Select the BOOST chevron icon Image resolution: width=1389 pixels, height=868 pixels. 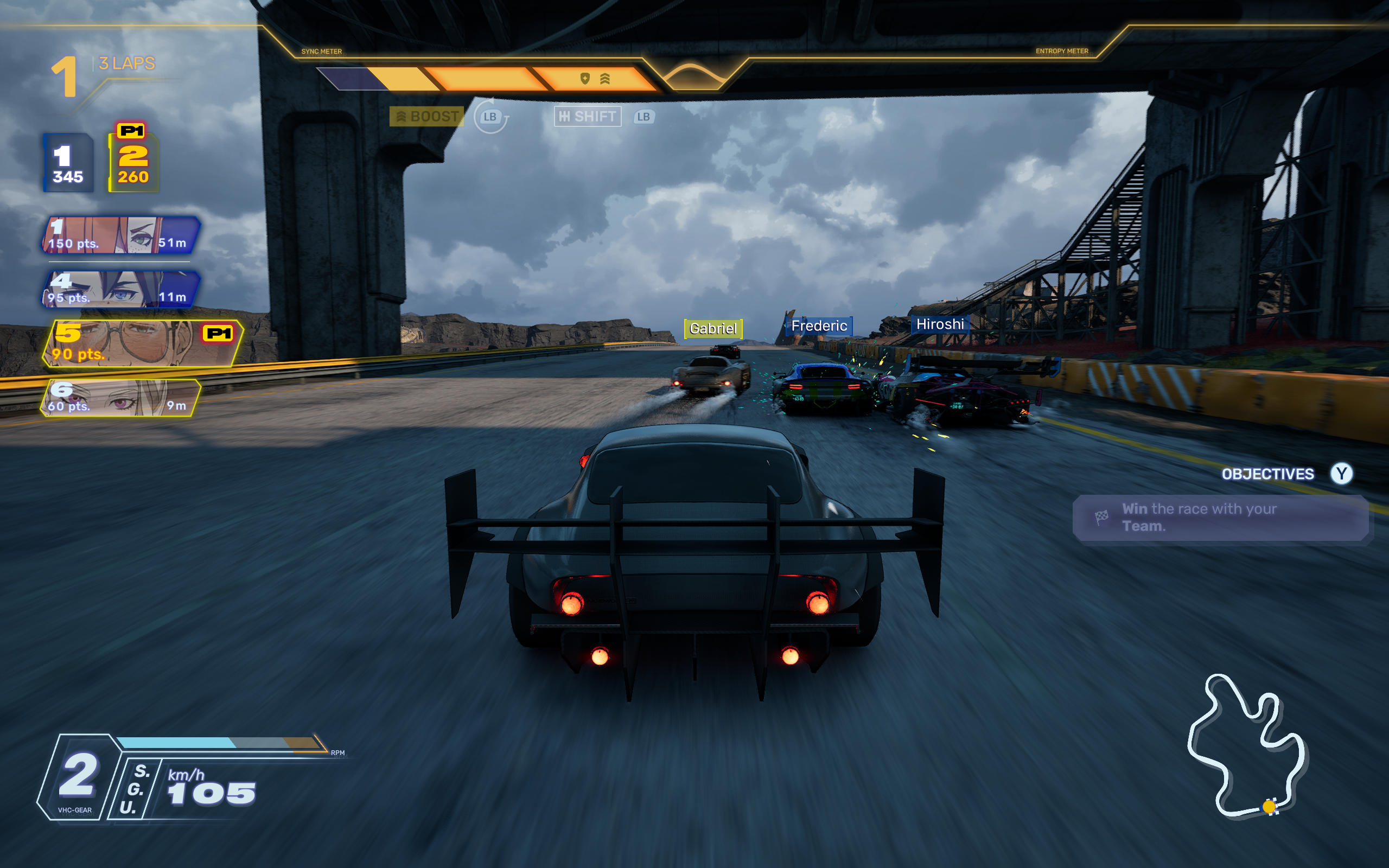(x=402, y=117)
